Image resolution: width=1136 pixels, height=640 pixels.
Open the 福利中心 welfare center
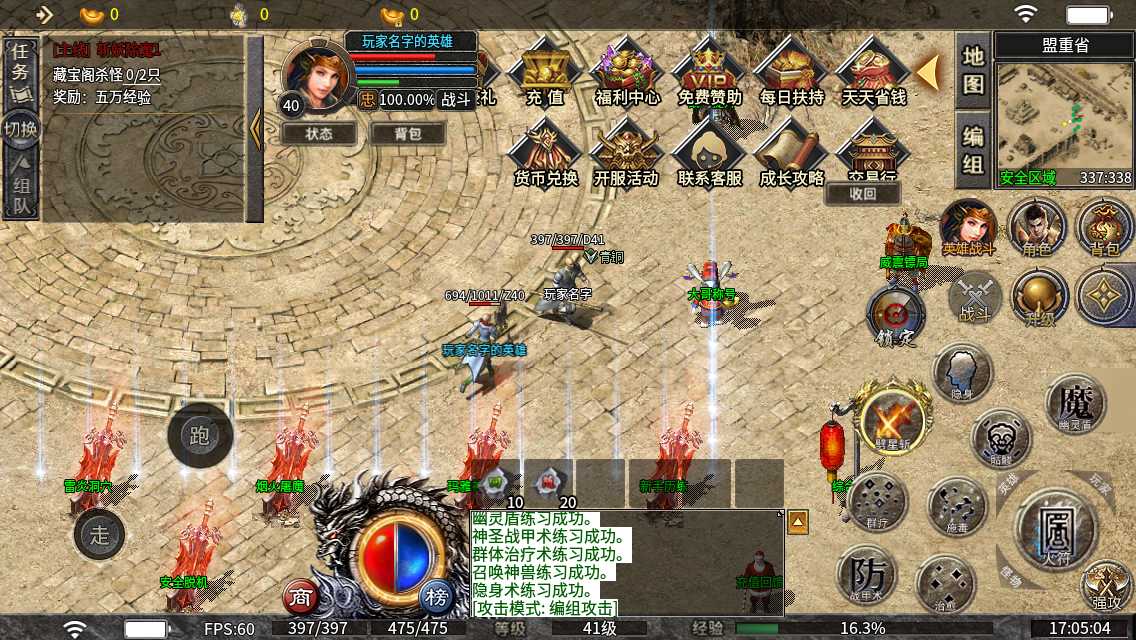coord(627,73)
